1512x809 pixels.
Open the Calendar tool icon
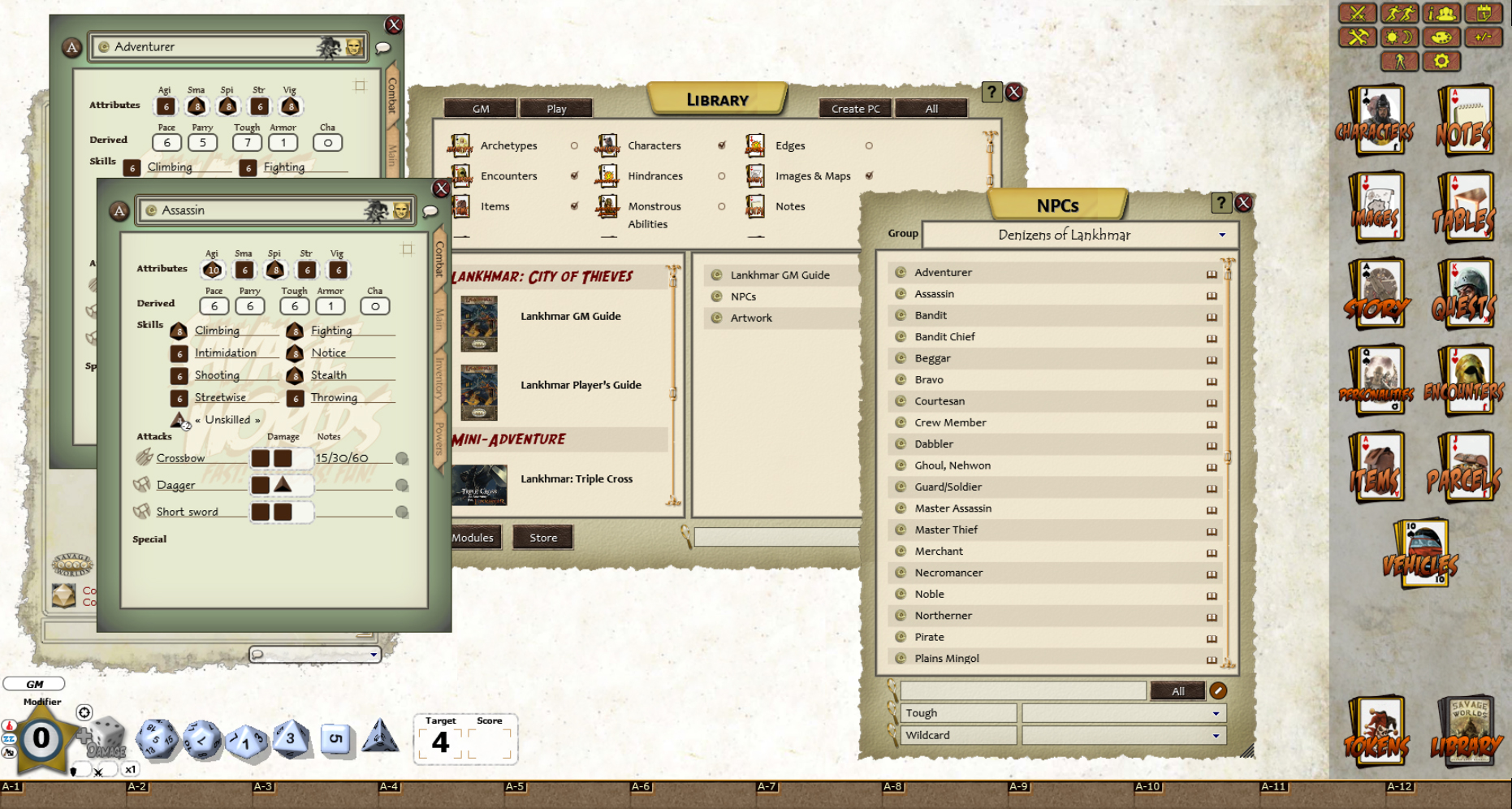[x=1484, y=13]
